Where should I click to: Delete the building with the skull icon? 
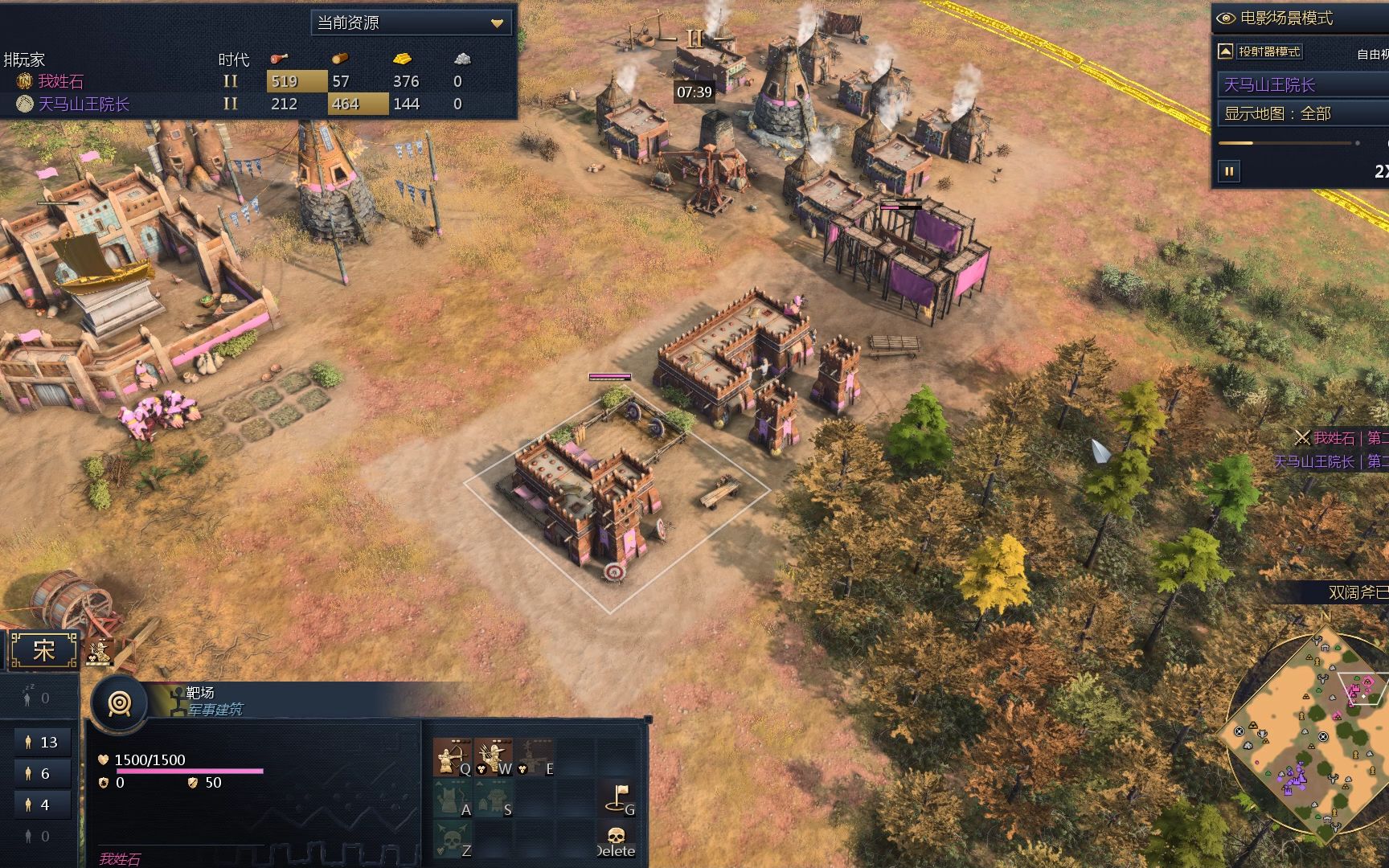pos(616,838)
